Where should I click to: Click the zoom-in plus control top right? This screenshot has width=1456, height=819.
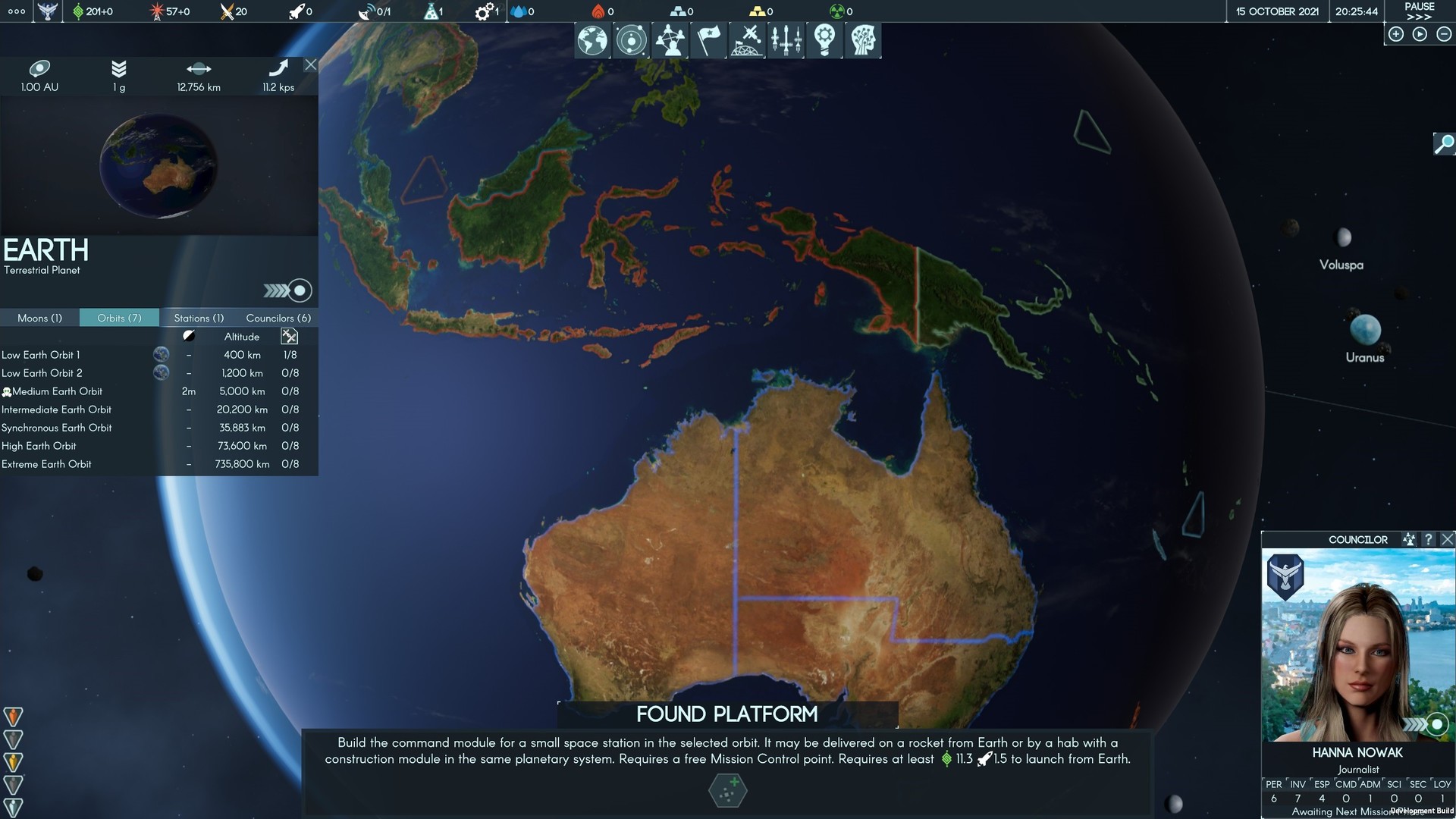pos(1395,33)
